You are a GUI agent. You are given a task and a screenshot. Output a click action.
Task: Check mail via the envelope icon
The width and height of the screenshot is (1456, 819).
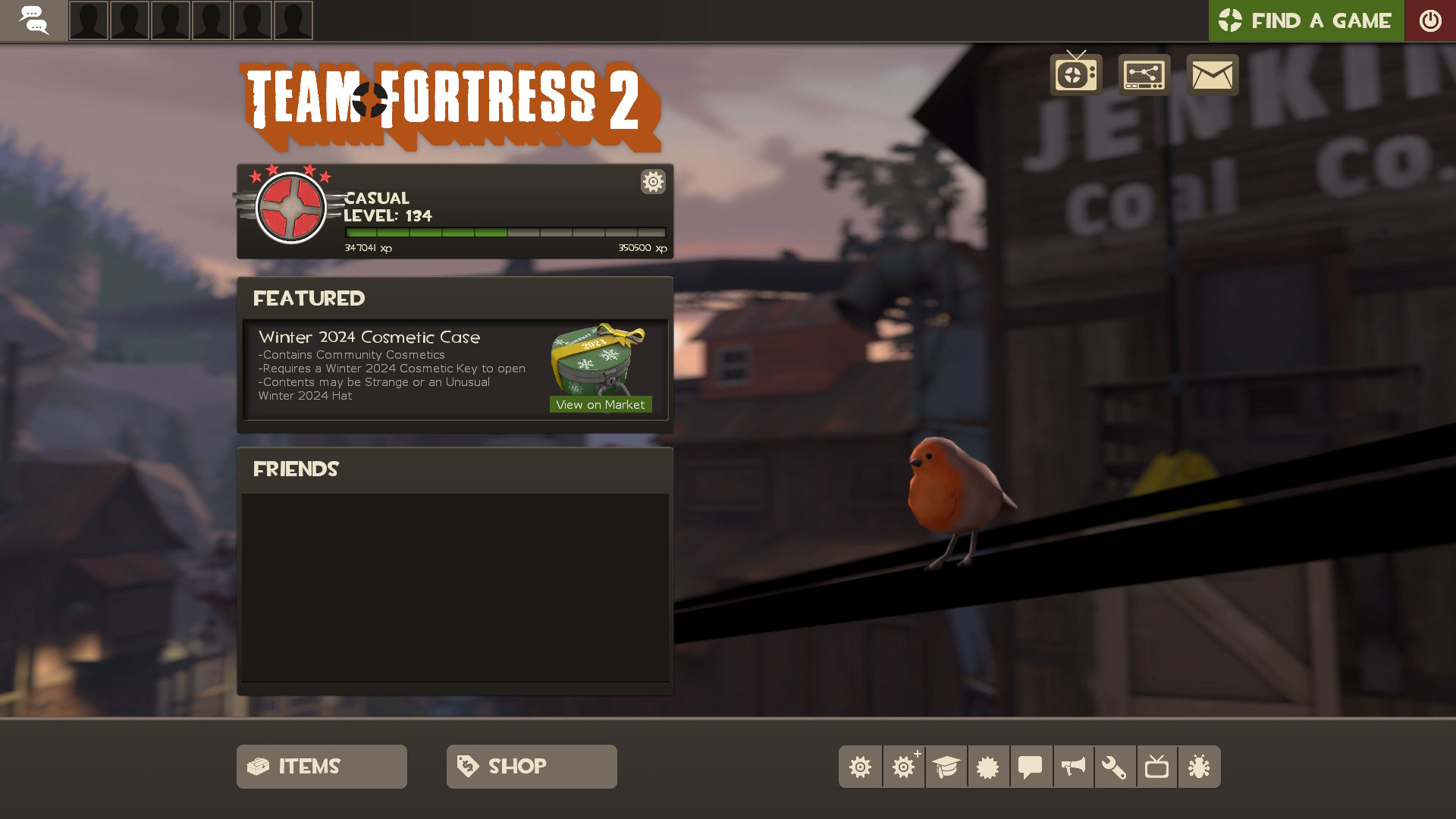pos(1212,74)
